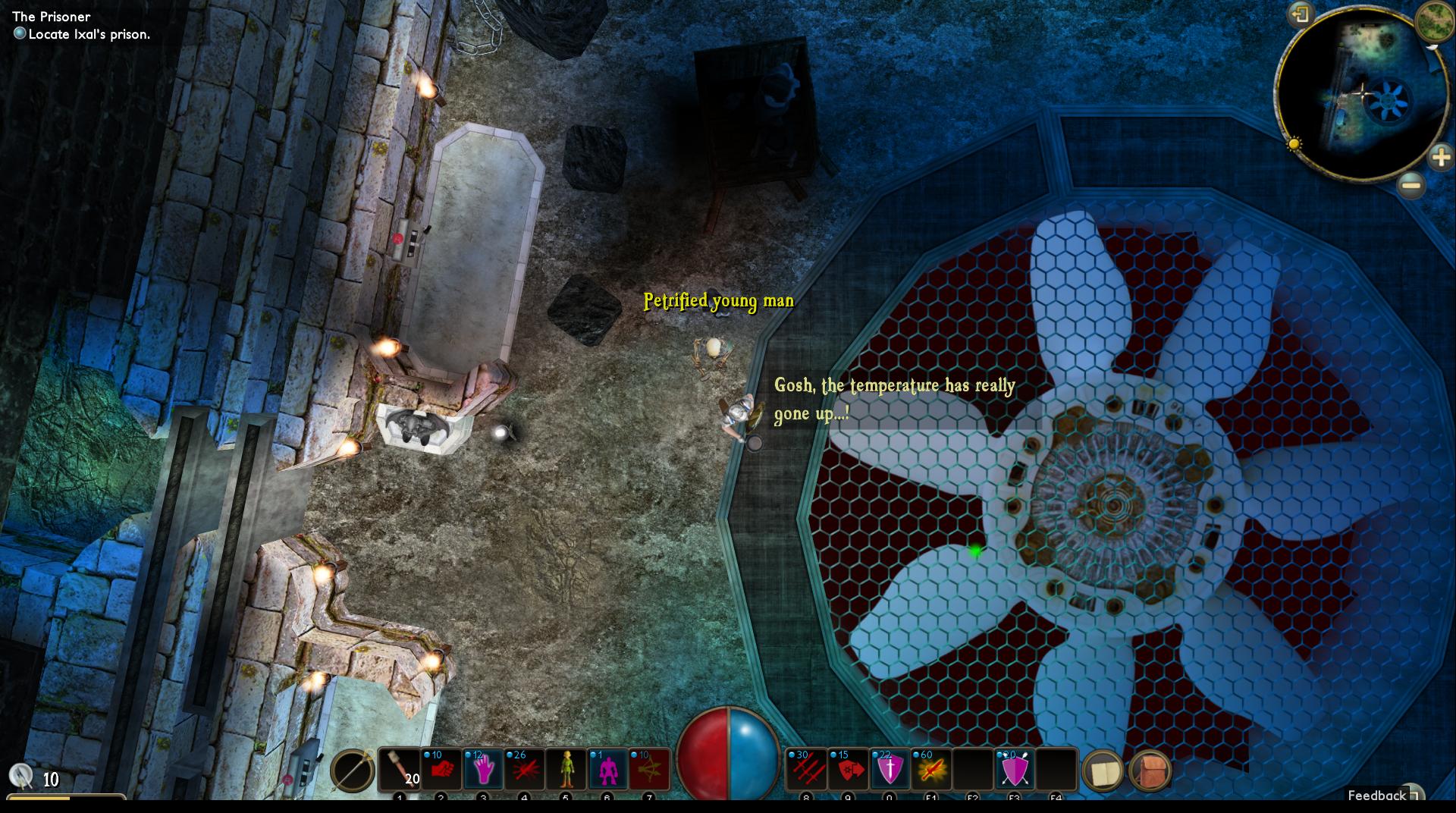Use the torch item in slot 1

(400, 770)
